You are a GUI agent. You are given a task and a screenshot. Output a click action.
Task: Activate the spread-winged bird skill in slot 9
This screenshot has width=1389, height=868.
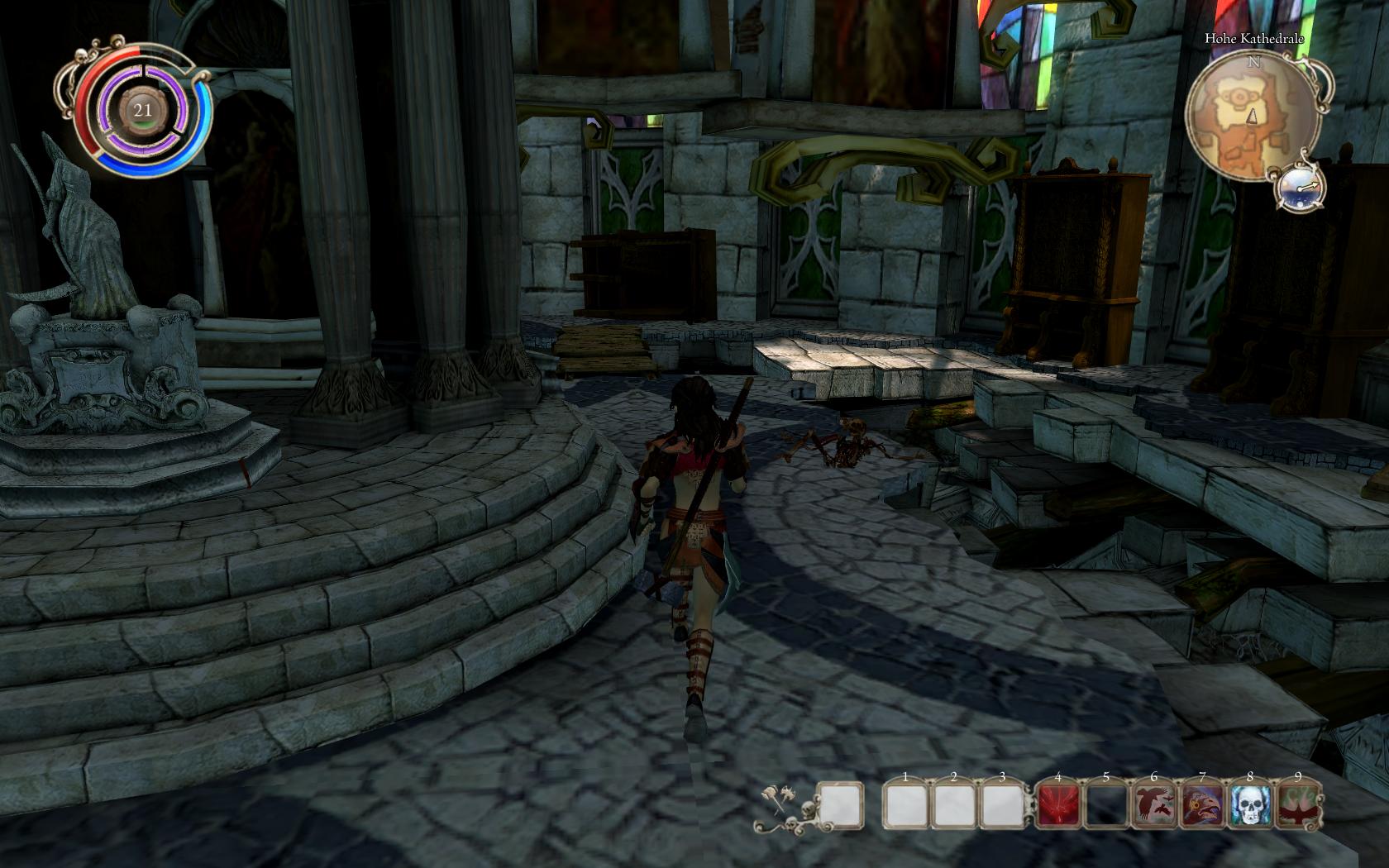coord(1298,805)
